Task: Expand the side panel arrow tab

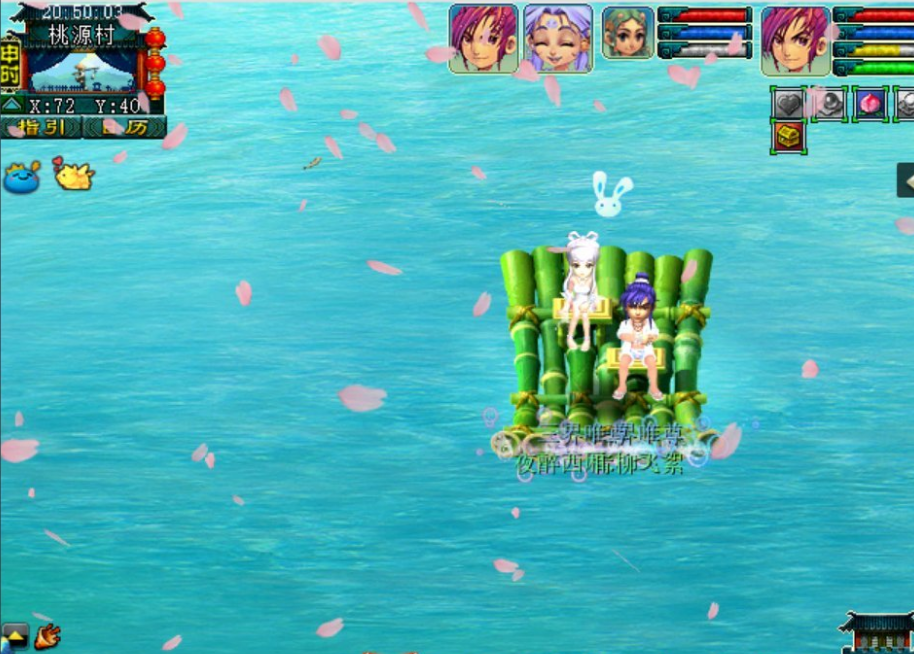Action: (x=905, y=181)
